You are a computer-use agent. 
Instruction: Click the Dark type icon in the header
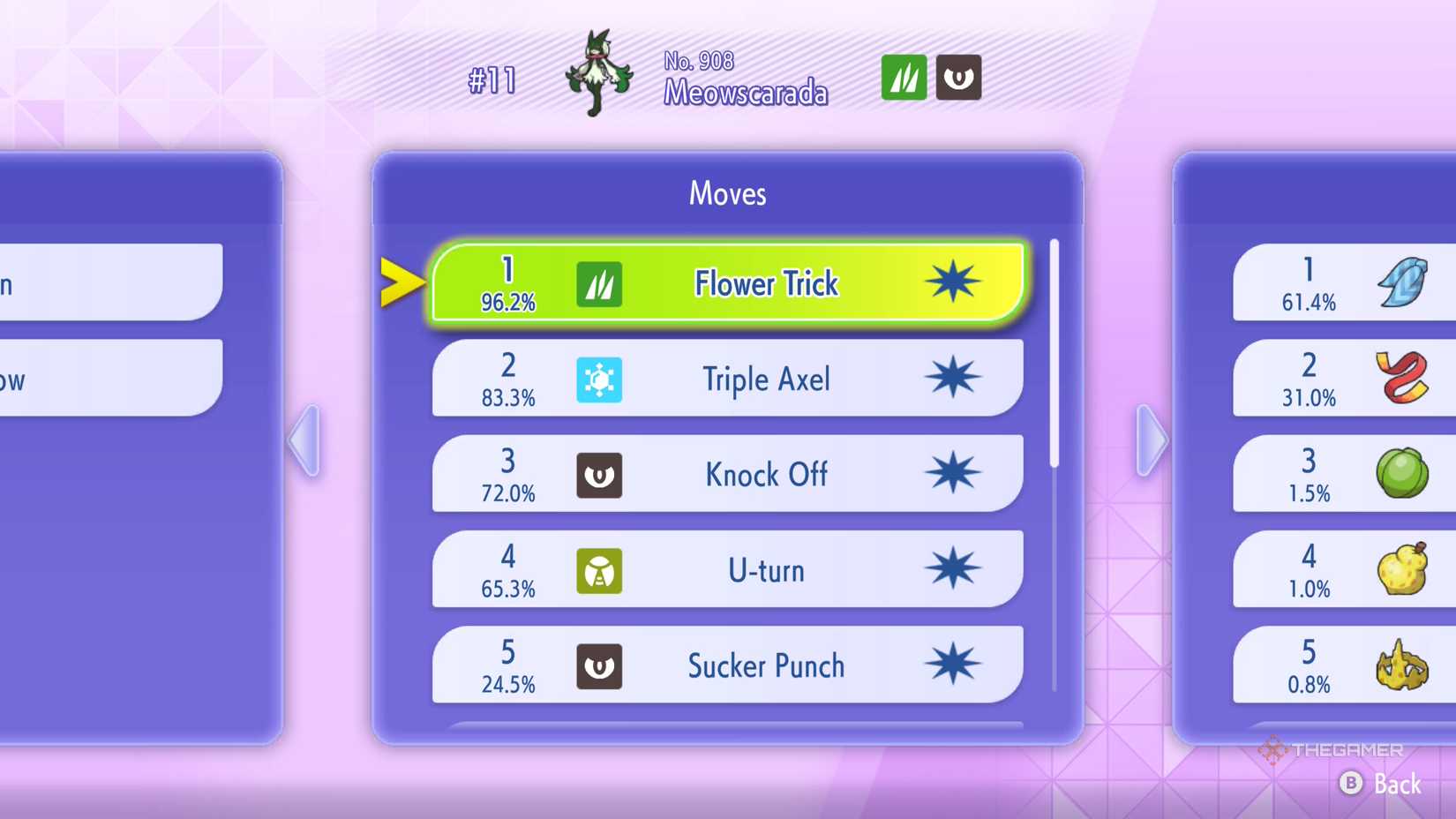(x=958, y=78)
